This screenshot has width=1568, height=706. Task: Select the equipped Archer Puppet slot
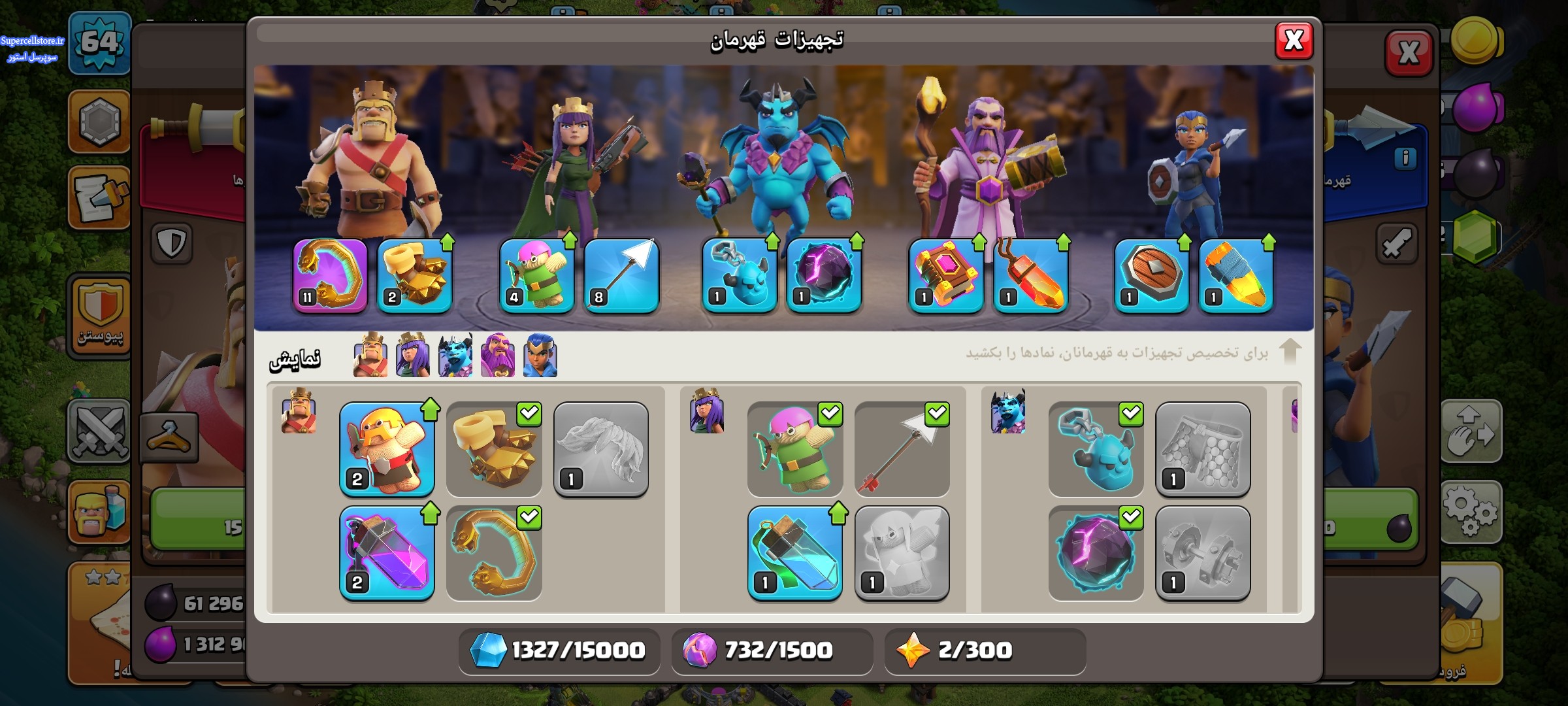tap(537, 275)
